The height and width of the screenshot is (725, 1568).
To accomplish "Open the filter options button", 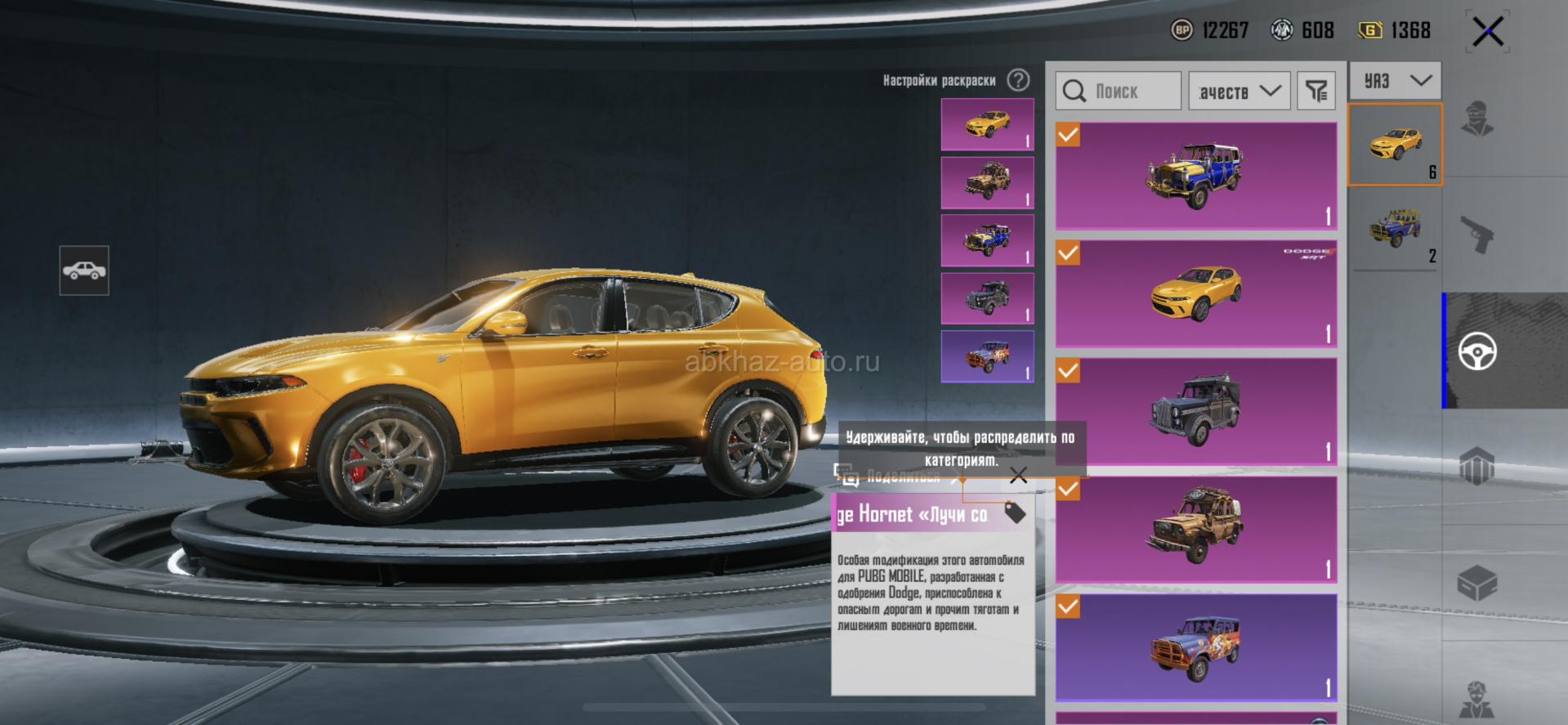I will (x=1316, y=91).
